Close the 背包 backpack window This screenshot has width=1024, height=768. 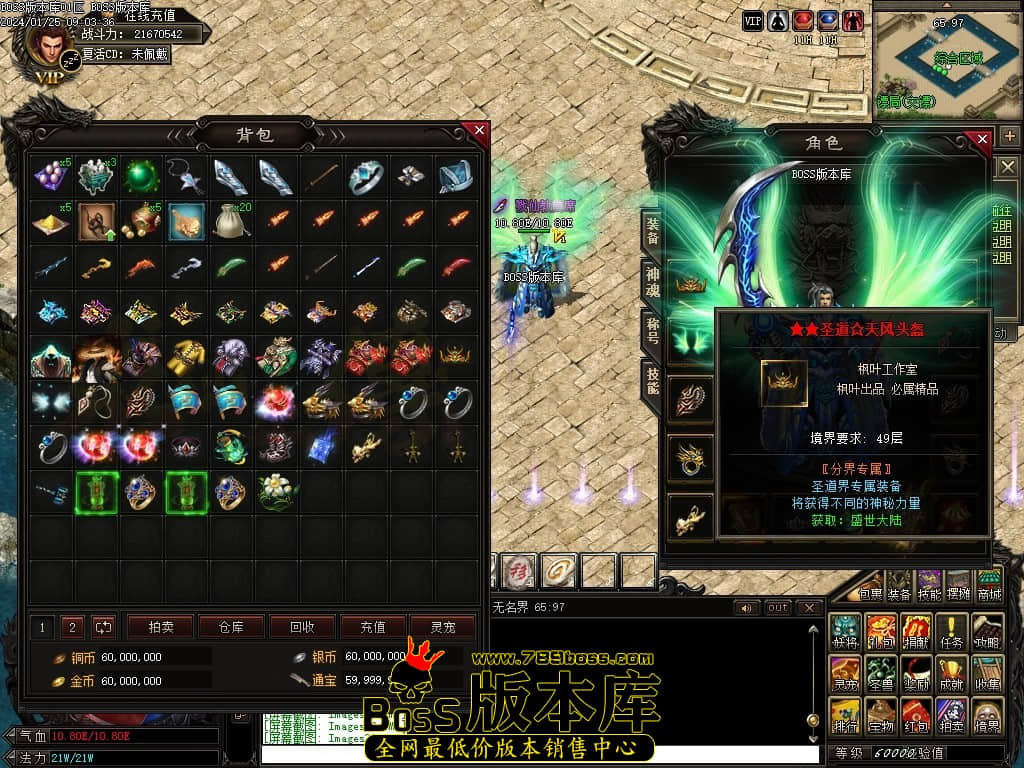click(x=480, y=130)
